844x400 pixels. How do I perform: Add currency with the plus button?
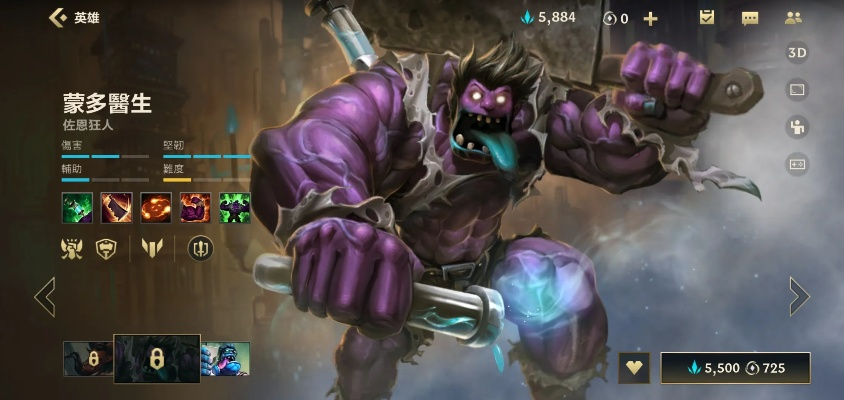[x=650, y=19]
